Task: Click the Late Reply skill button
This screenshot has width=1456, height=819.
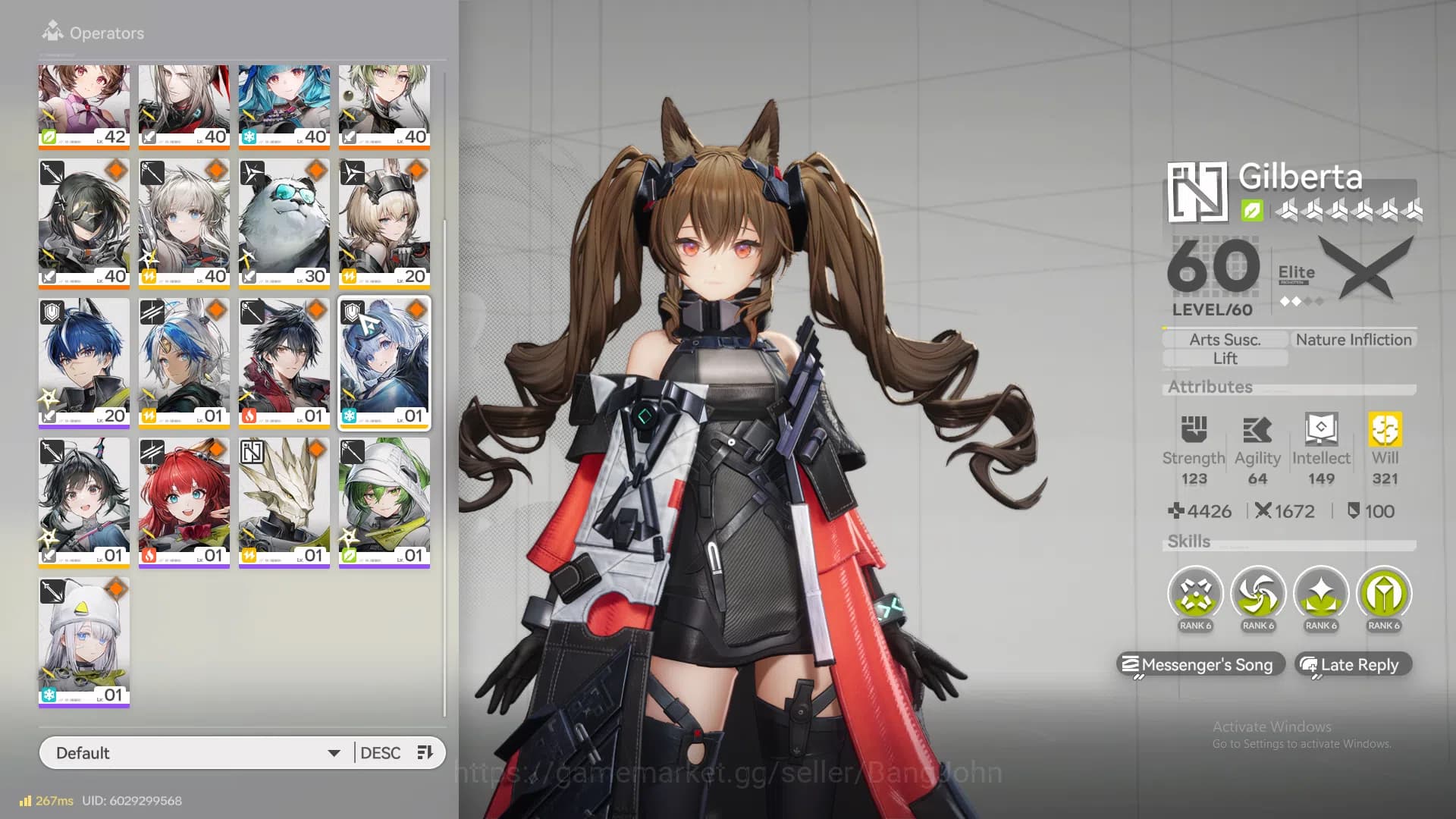Action: [1353, 665]
